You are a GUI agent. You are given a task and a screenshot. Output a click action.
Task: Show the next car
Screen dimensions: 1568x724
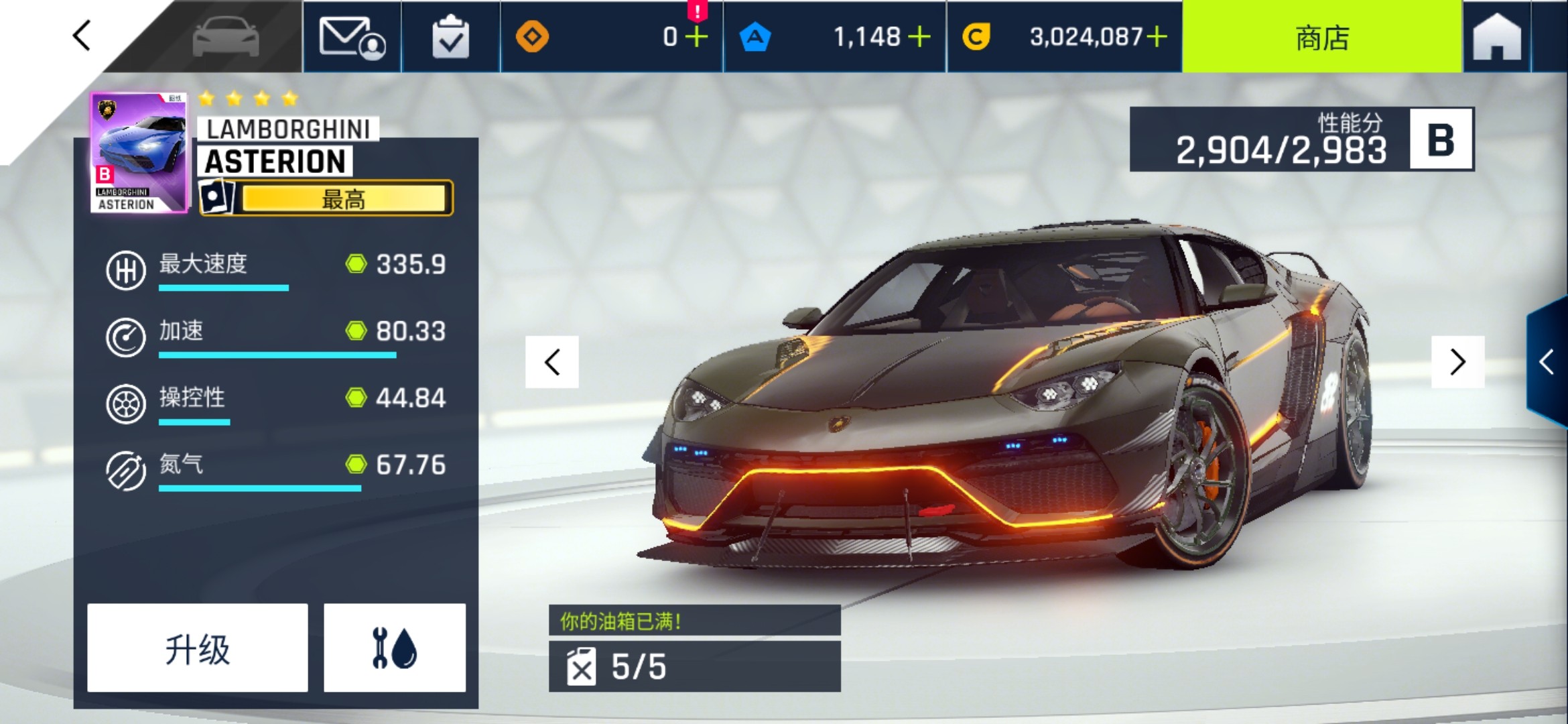coord(1457,362)
